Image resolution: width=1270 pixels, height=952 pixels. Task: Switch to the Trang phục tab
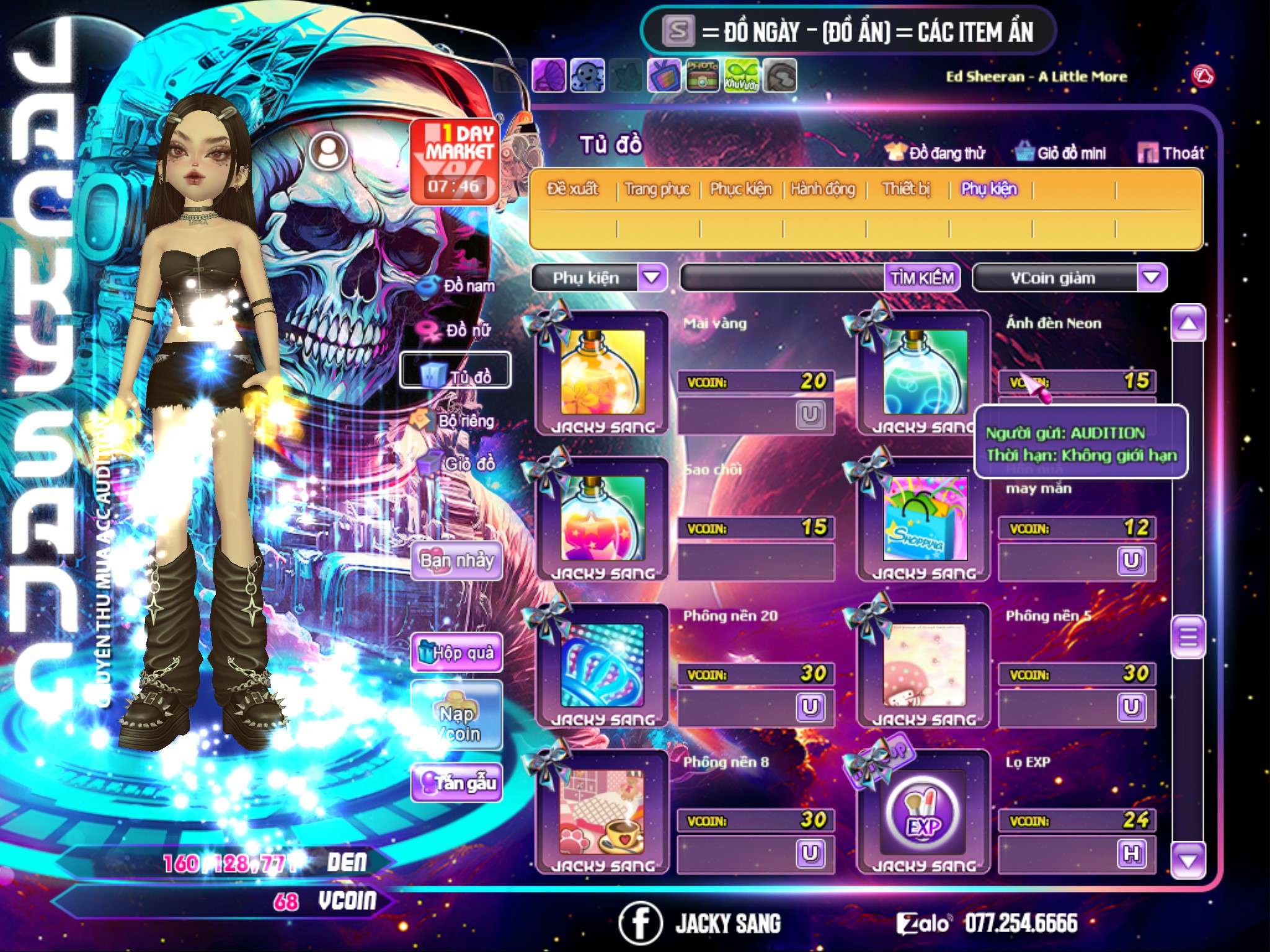657,189
